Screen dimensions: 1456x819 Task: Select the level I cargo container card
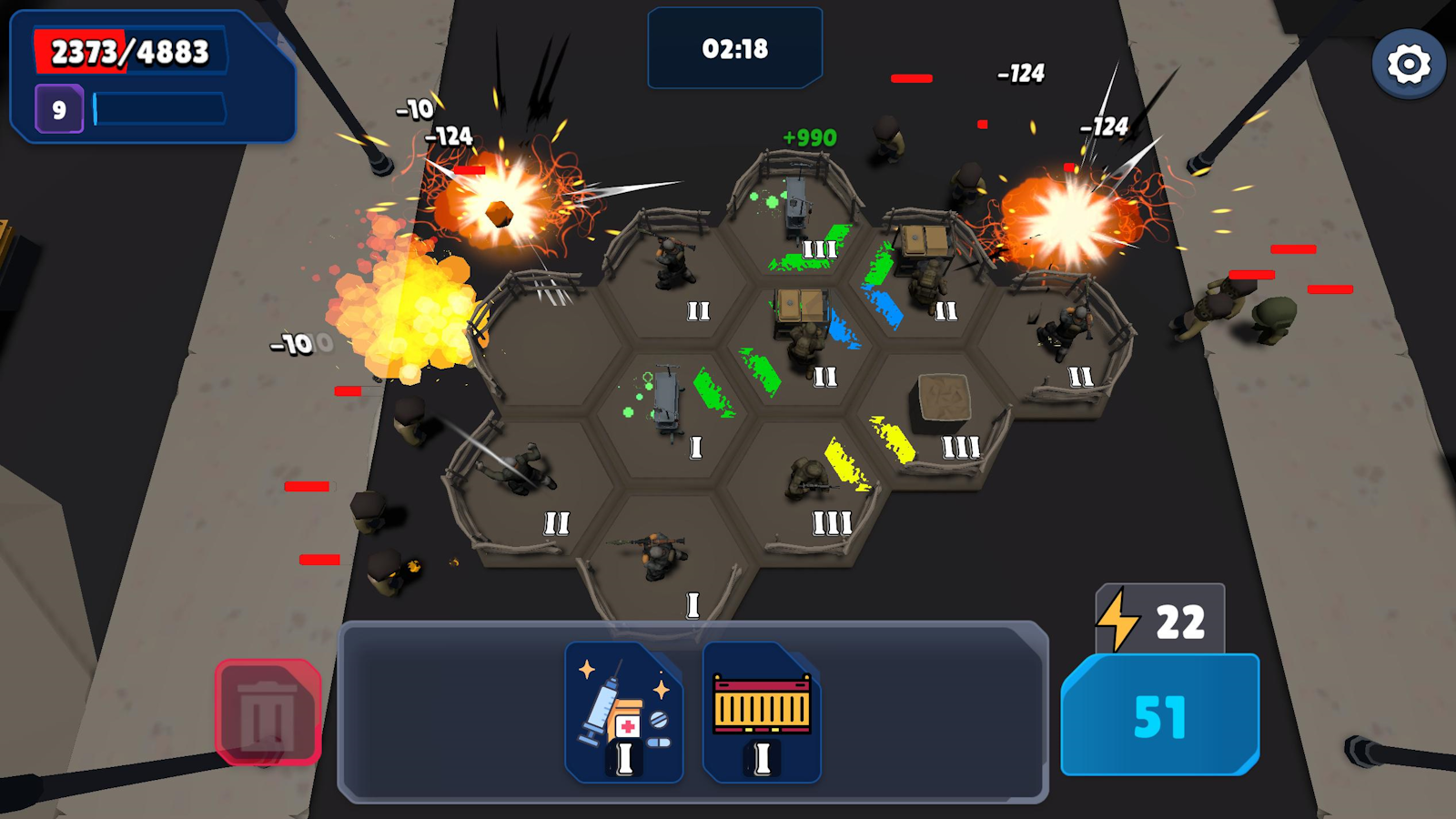[760, 714]
